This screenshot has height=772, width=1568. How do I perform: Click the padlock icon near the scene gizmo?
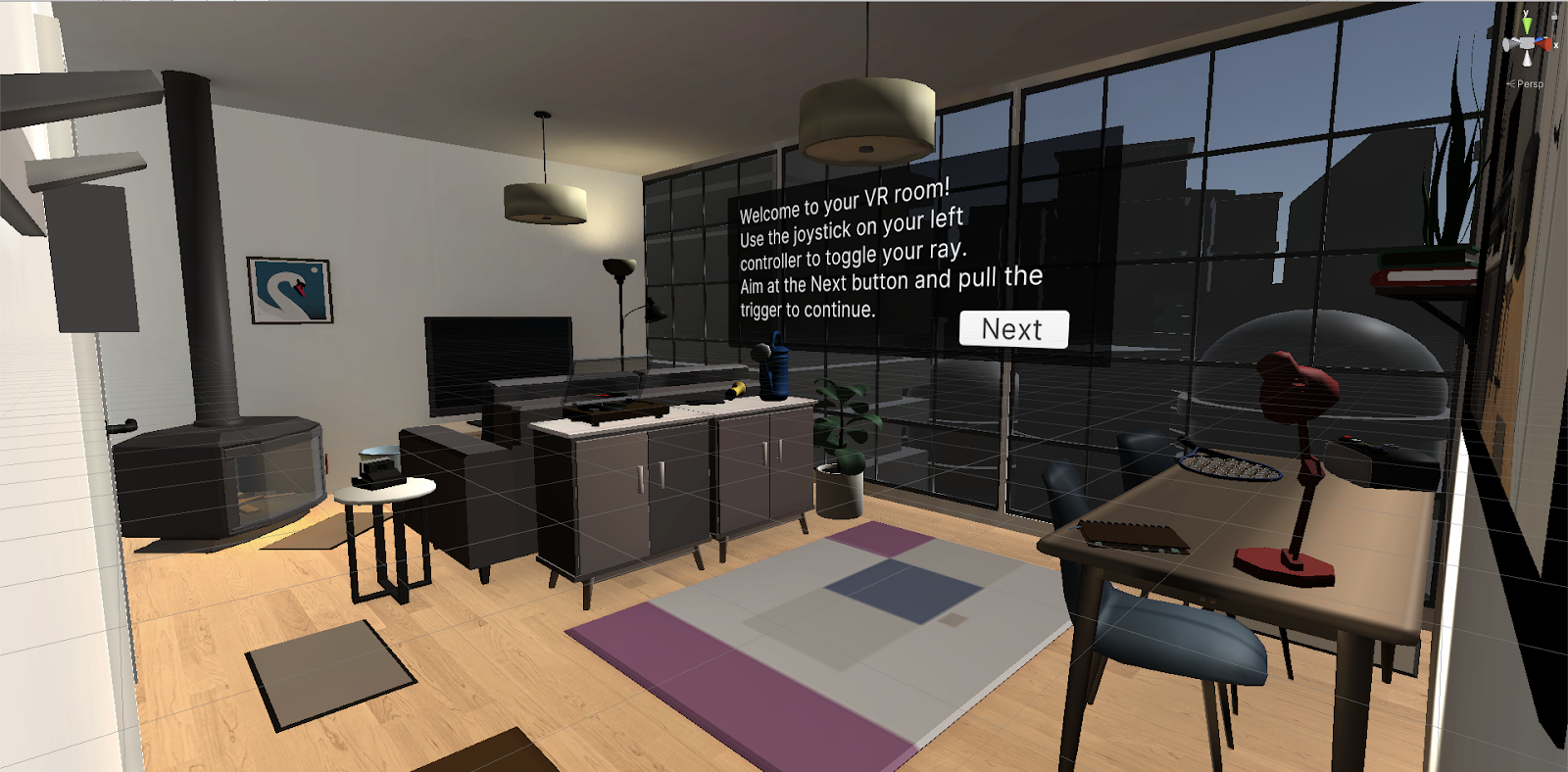coord(1554,16)
